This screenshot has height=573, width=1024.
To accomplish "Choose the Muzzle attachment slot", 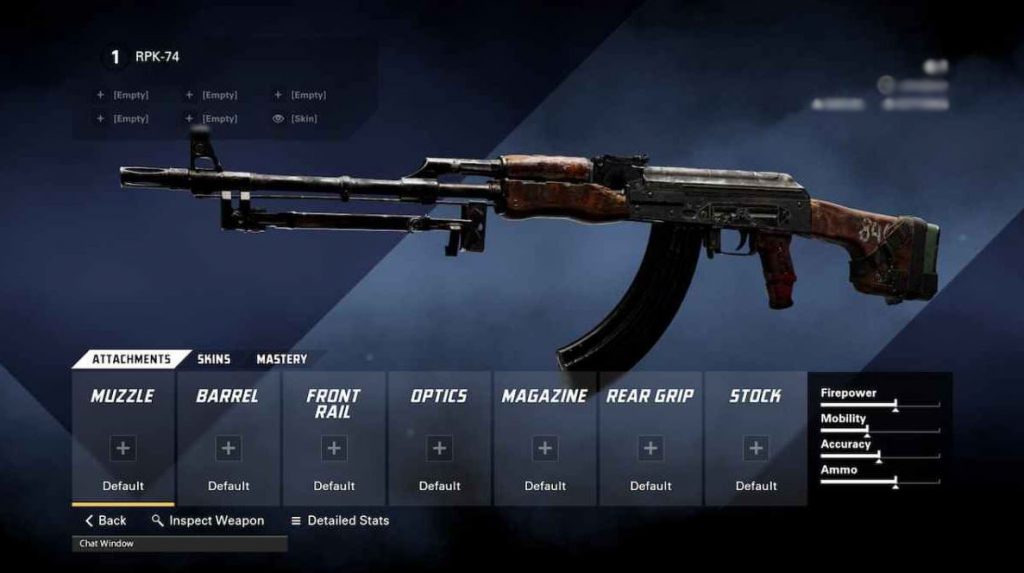I will point(123,448).
